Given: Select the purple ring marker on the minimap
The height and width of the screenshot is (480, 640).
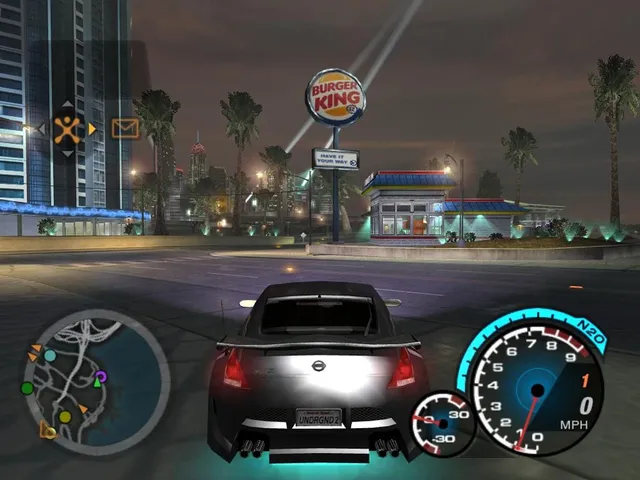Looking at the screenshot, I should (x=101, y=376).
